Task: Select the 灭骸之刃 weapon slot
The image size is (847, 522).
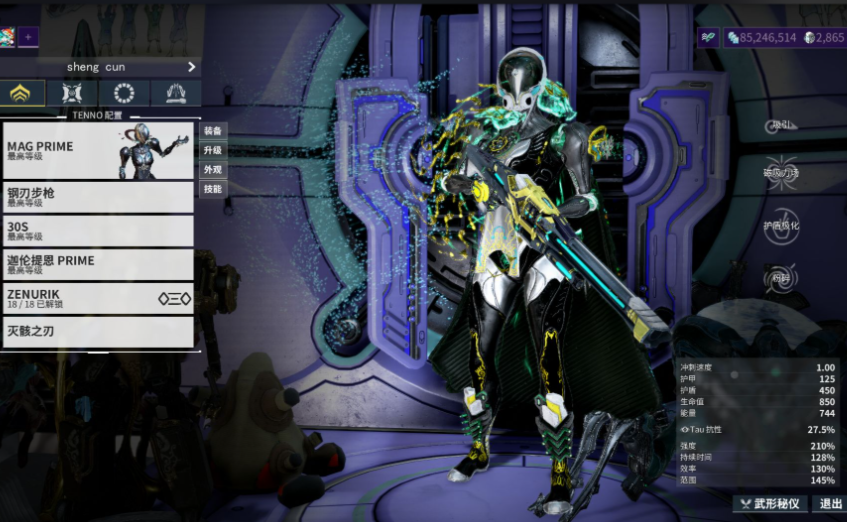Action: pyautogui.click(x=98, y=332)
